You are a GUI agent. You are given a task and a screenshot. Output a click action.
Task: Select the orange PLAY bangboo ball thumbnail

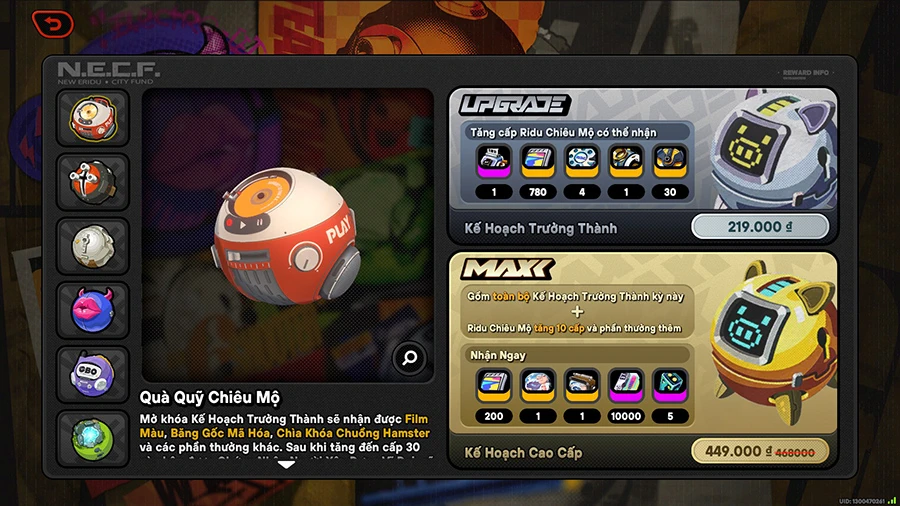(x=92, y=118)
